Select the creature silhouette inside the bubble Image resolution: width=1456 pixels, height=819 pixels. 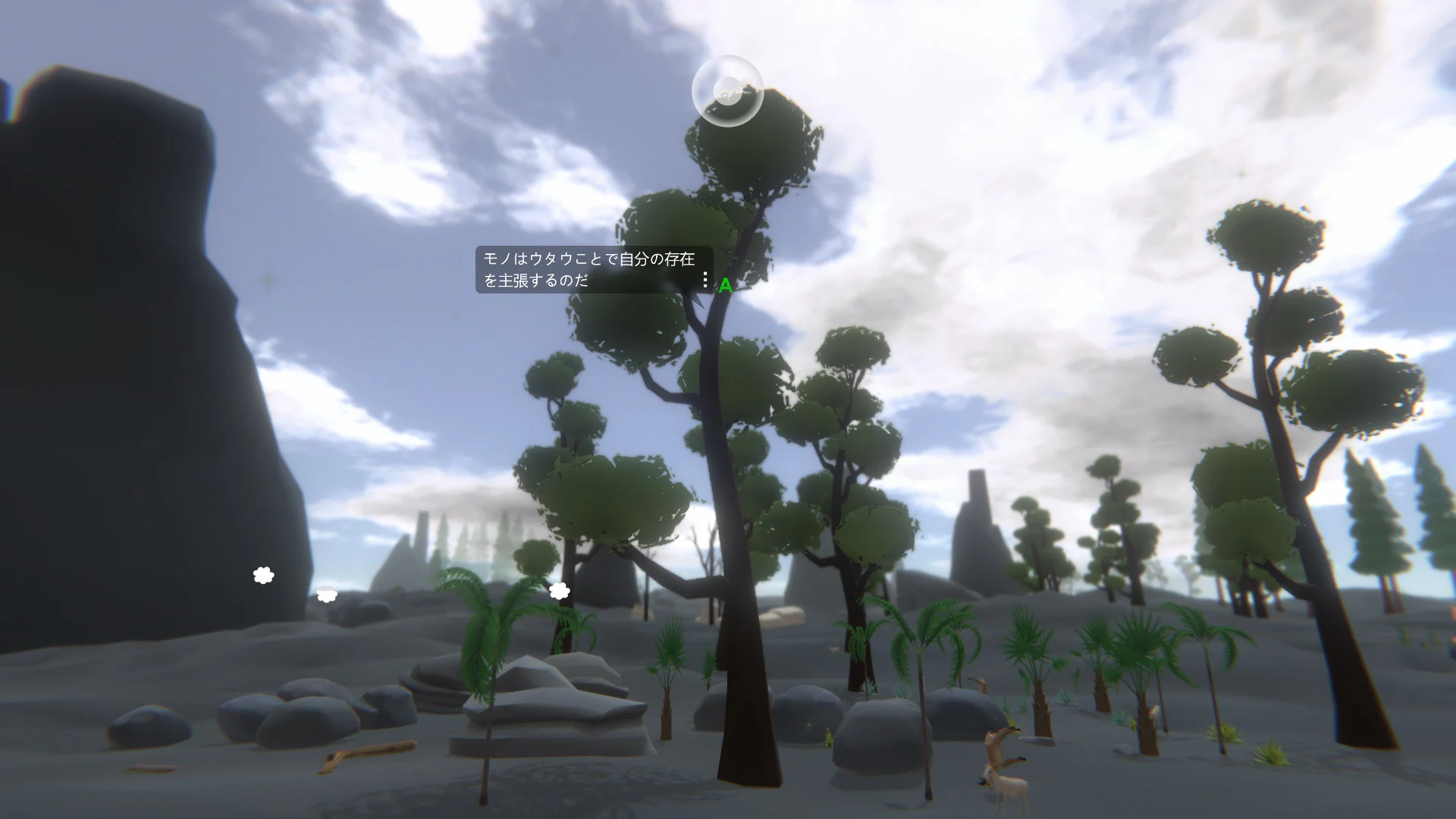coord(730,95)
